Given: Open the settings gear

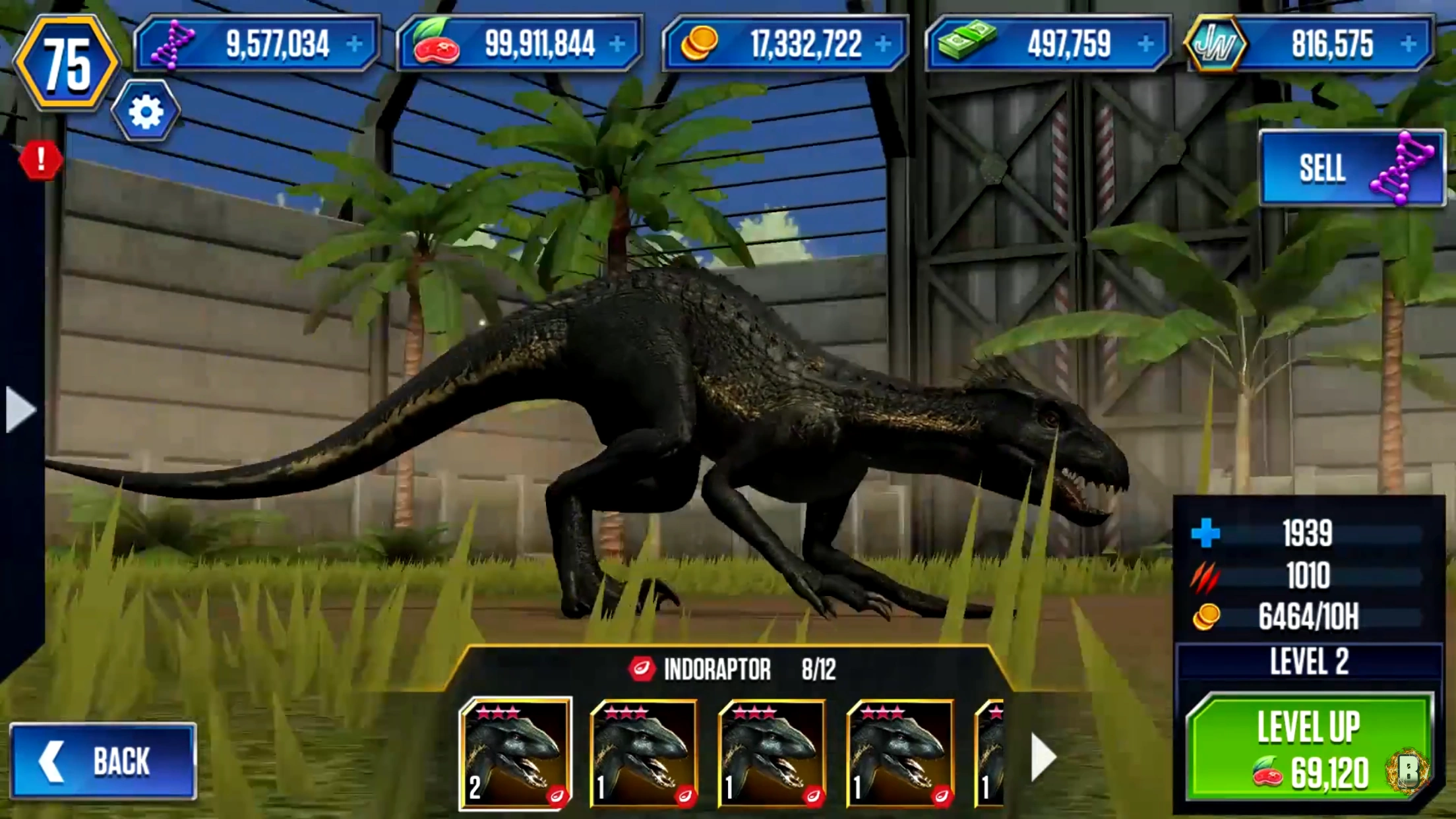Looking at the screenshot, I should point(146,112).
